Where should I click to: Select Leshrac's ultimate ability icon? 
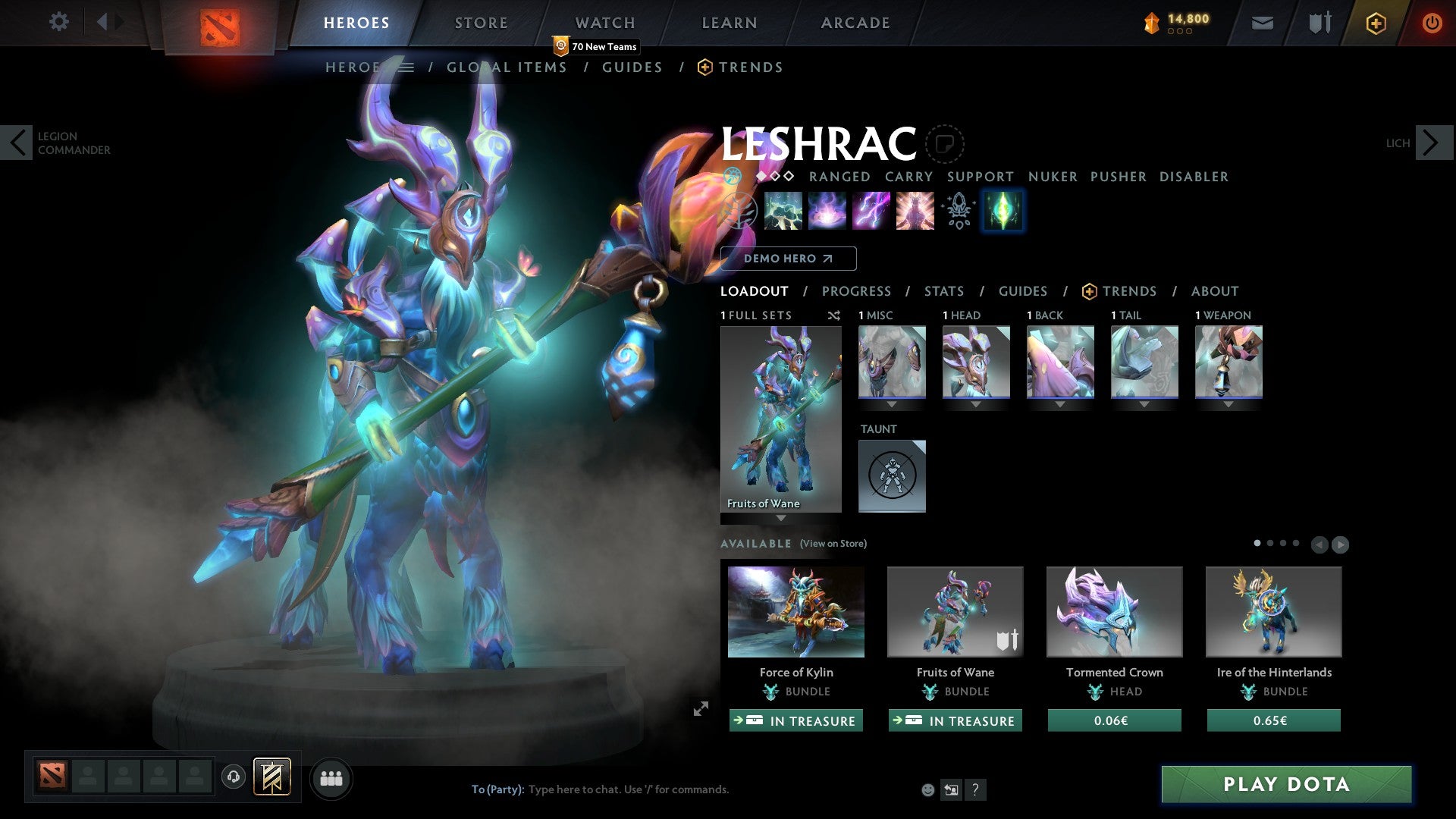915,211
